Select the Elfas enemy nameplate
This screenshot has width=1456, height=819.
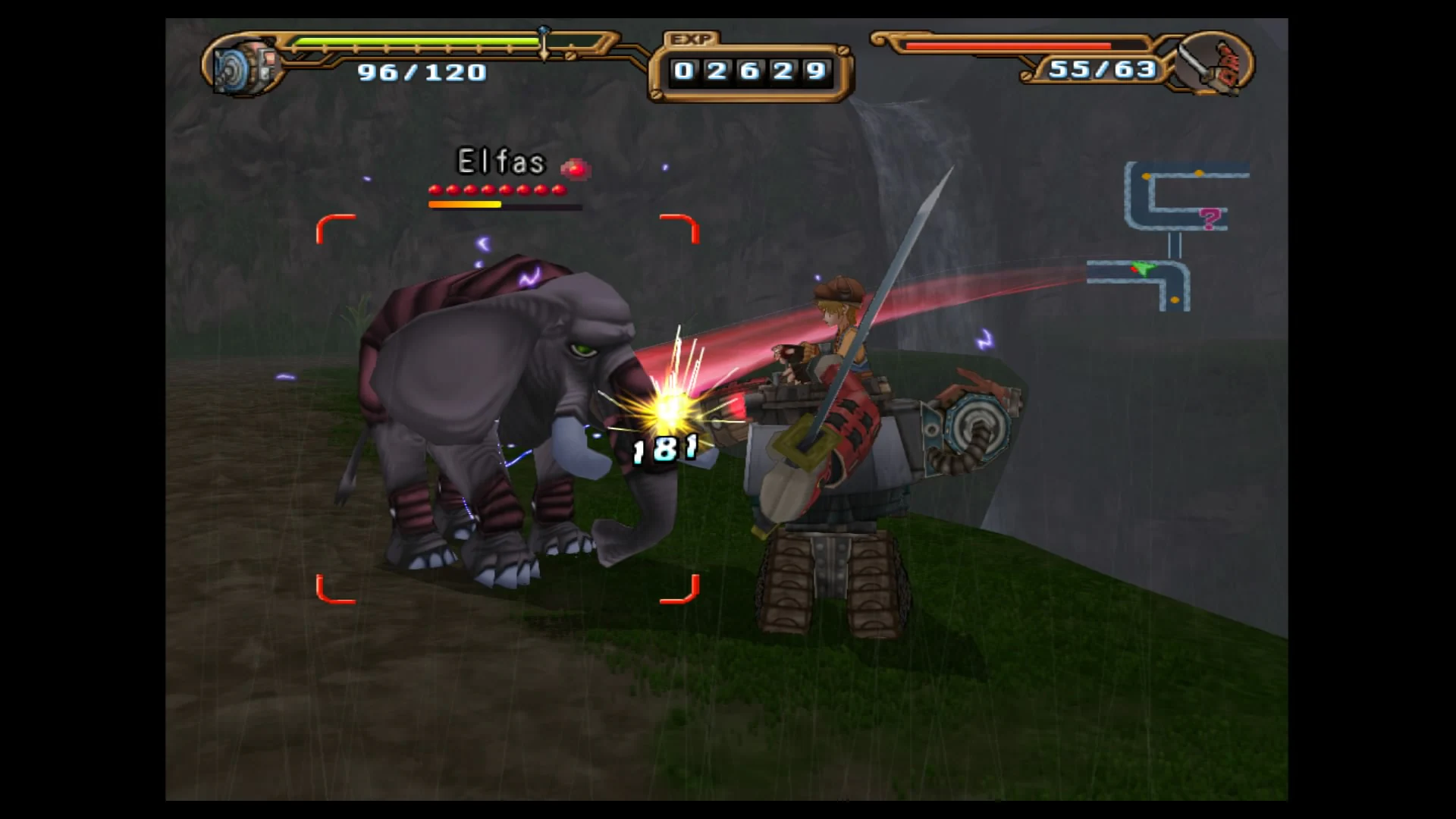(500, 162)
